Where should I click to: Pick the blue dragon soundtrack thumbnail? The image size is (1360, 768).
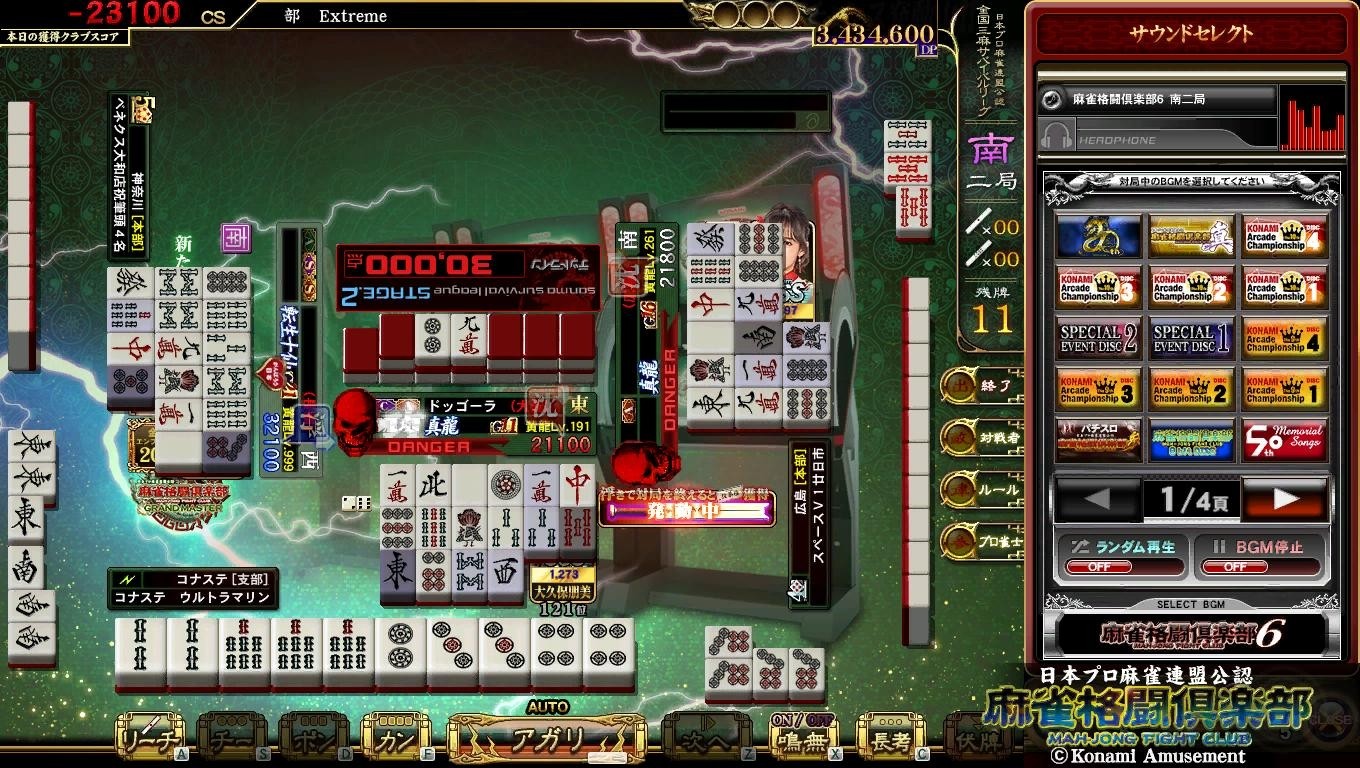click(x=1098, y=236)
